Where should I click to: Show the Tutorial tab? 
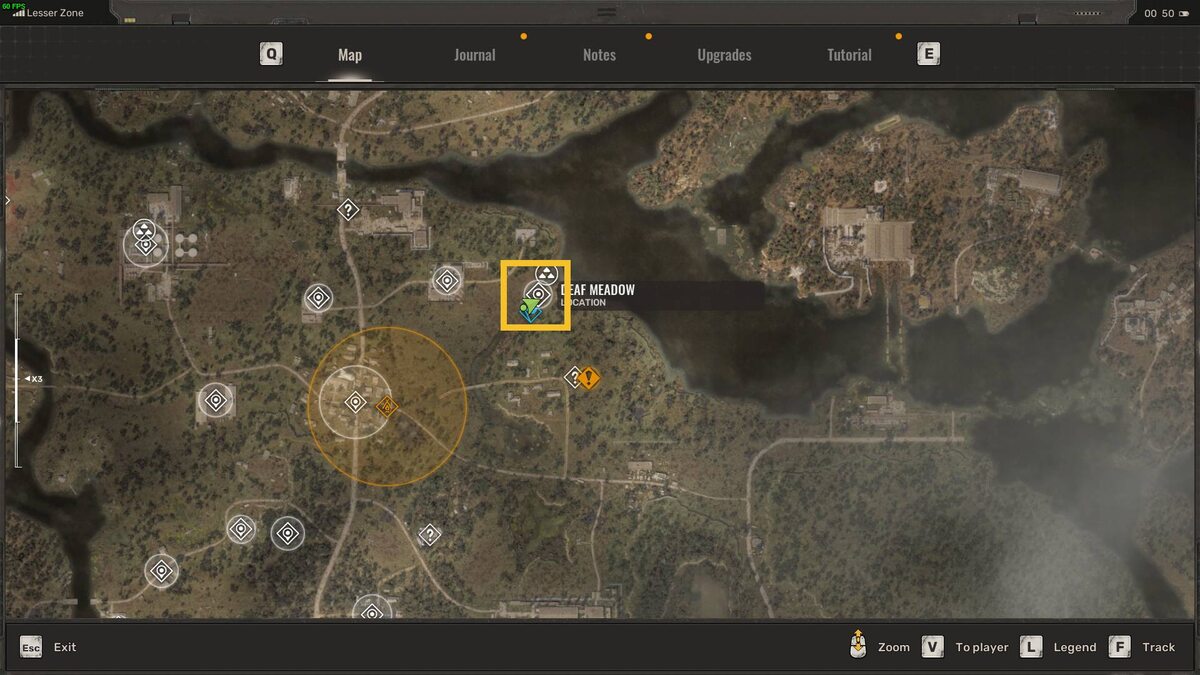[849, 55]
